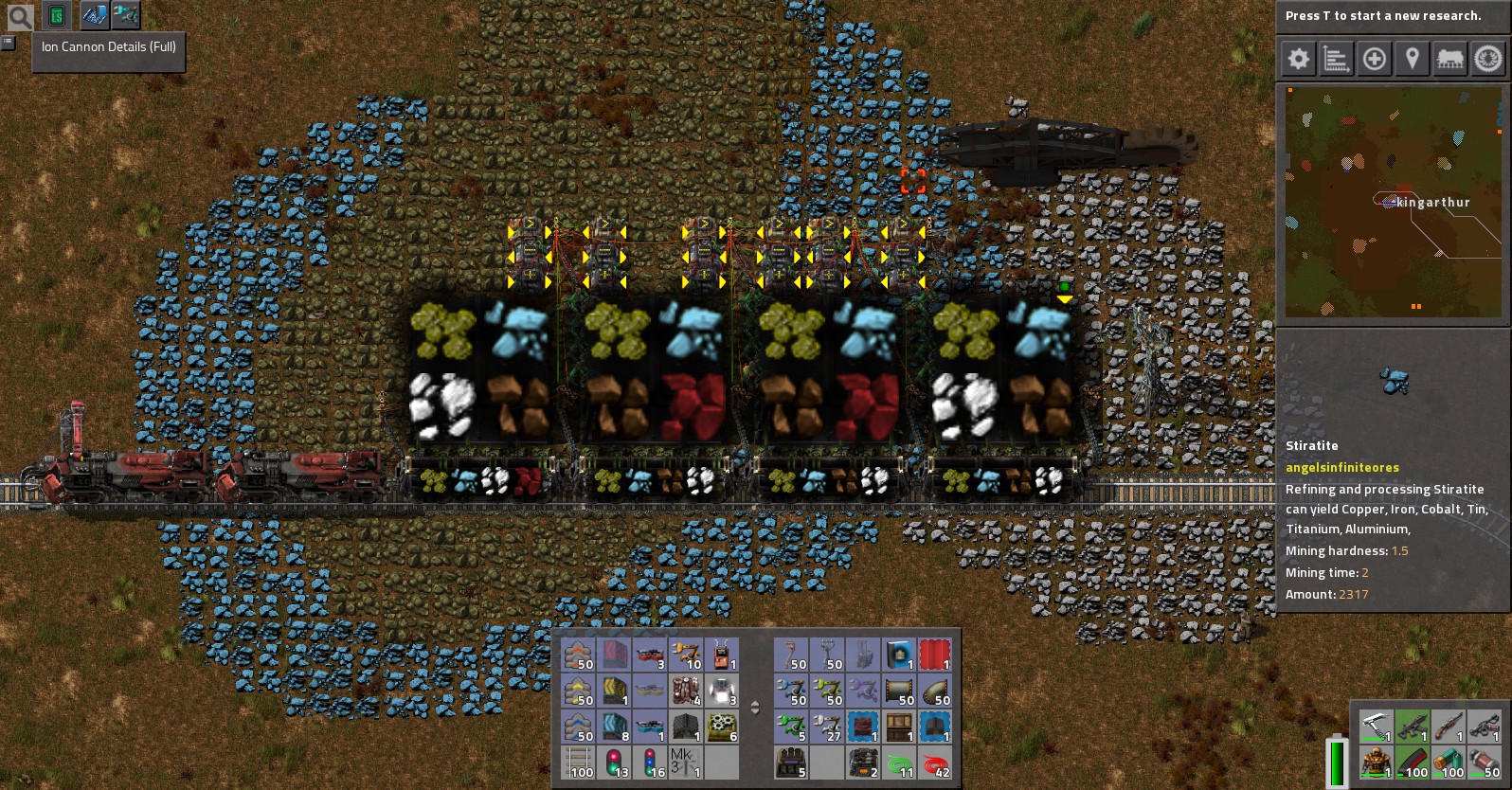View achievements via the wreath button
Screen dimensions: 1512x790
coord(1485,59)
